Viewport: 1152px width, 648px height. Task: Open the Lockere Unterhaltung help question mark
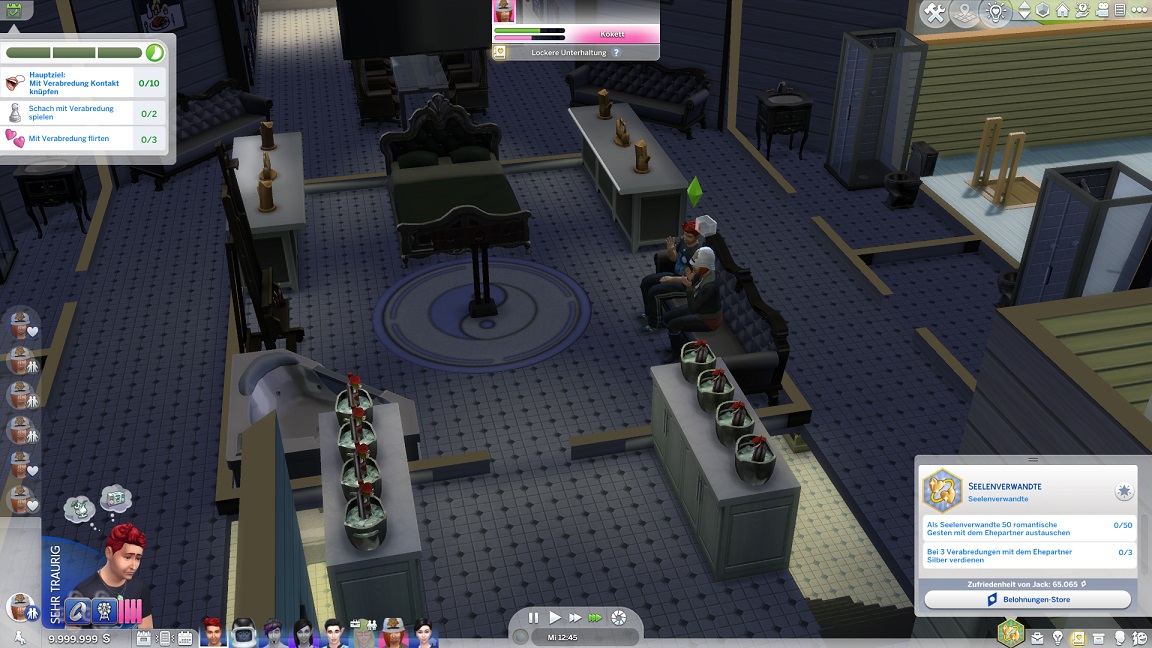(x=616, y=52)
